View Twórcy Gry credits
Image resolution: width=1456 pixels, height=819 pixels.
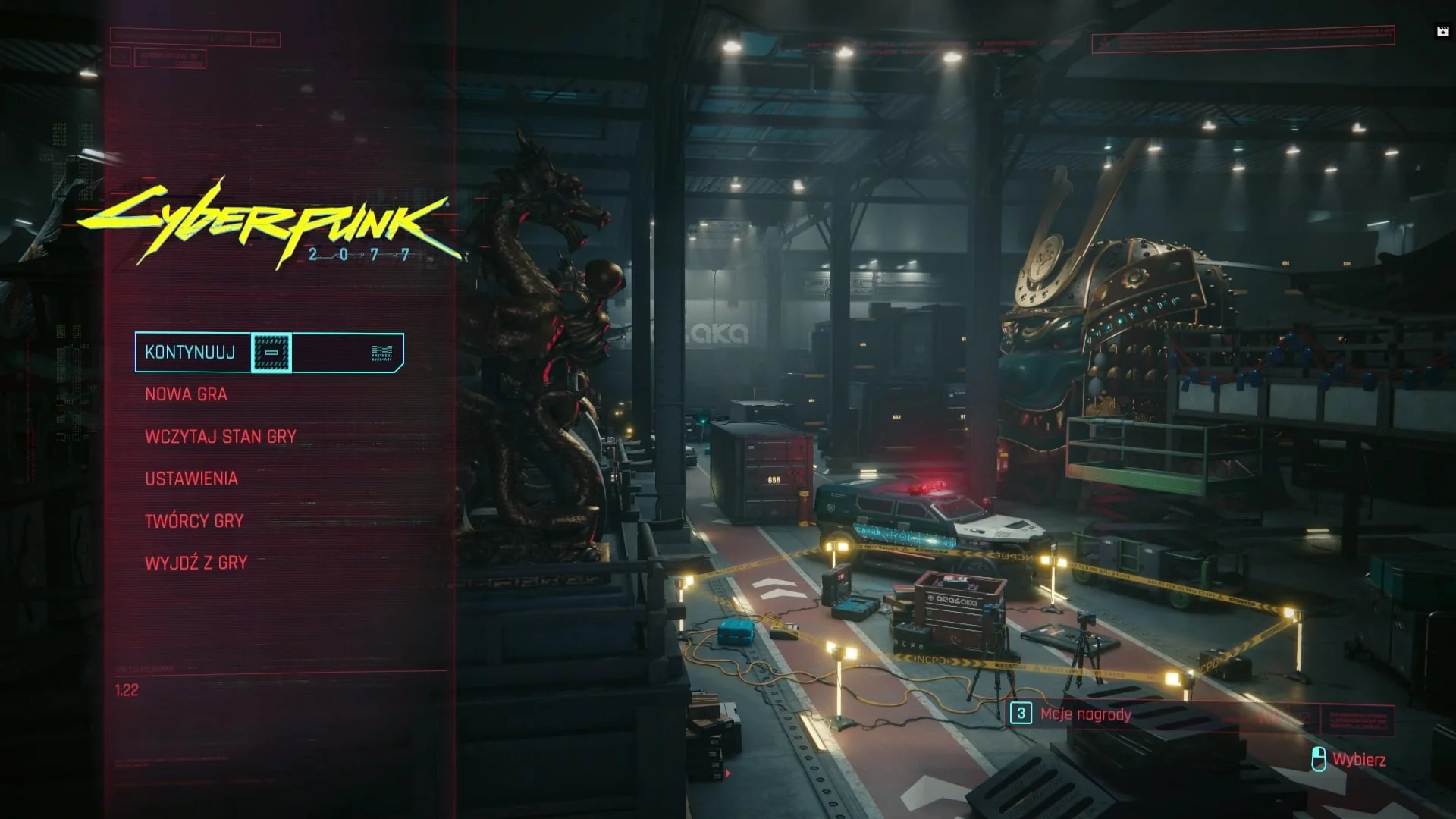tap(195, 521)
